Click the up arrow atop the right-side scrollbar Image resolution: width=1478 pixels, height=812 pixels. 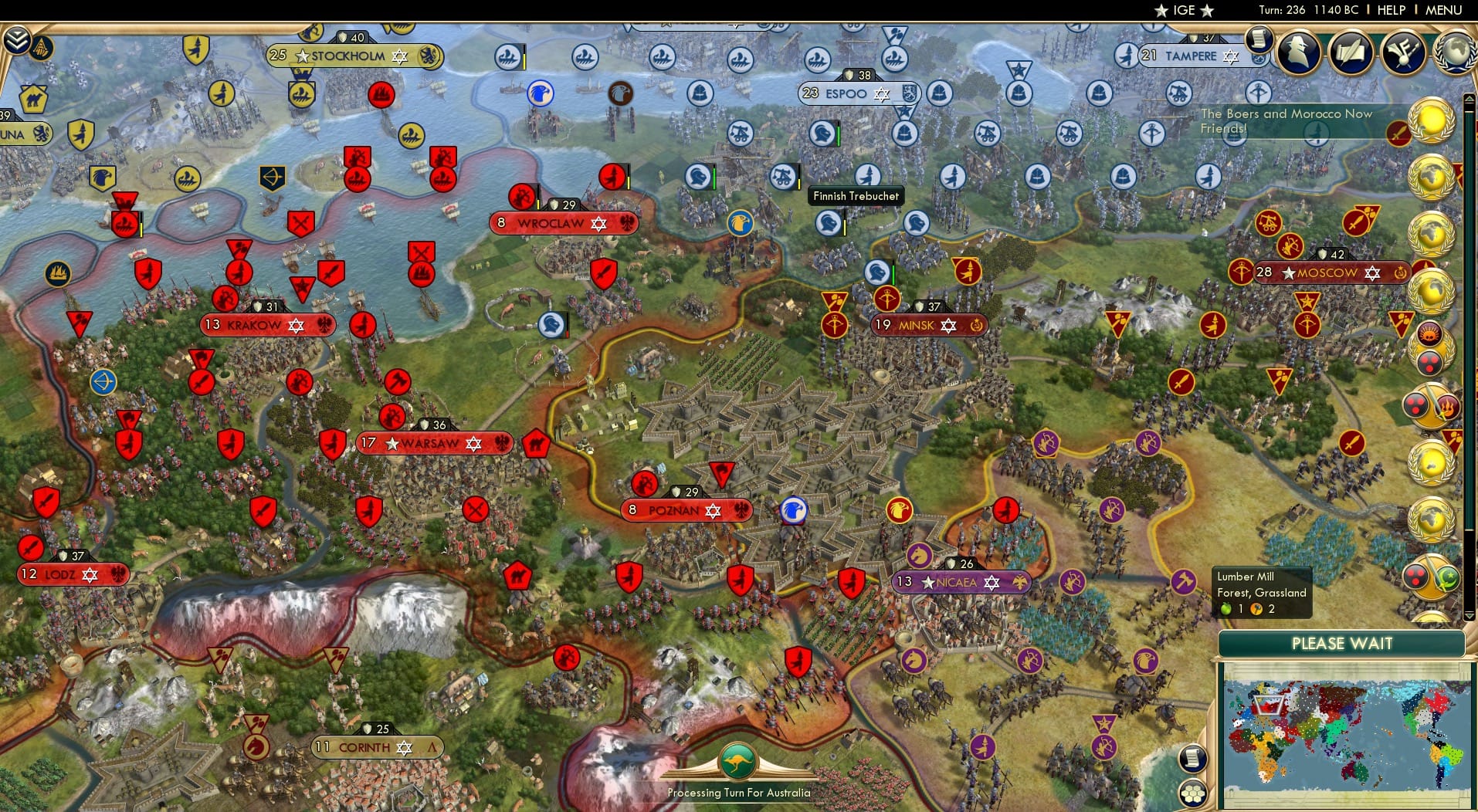point(1470,98)
